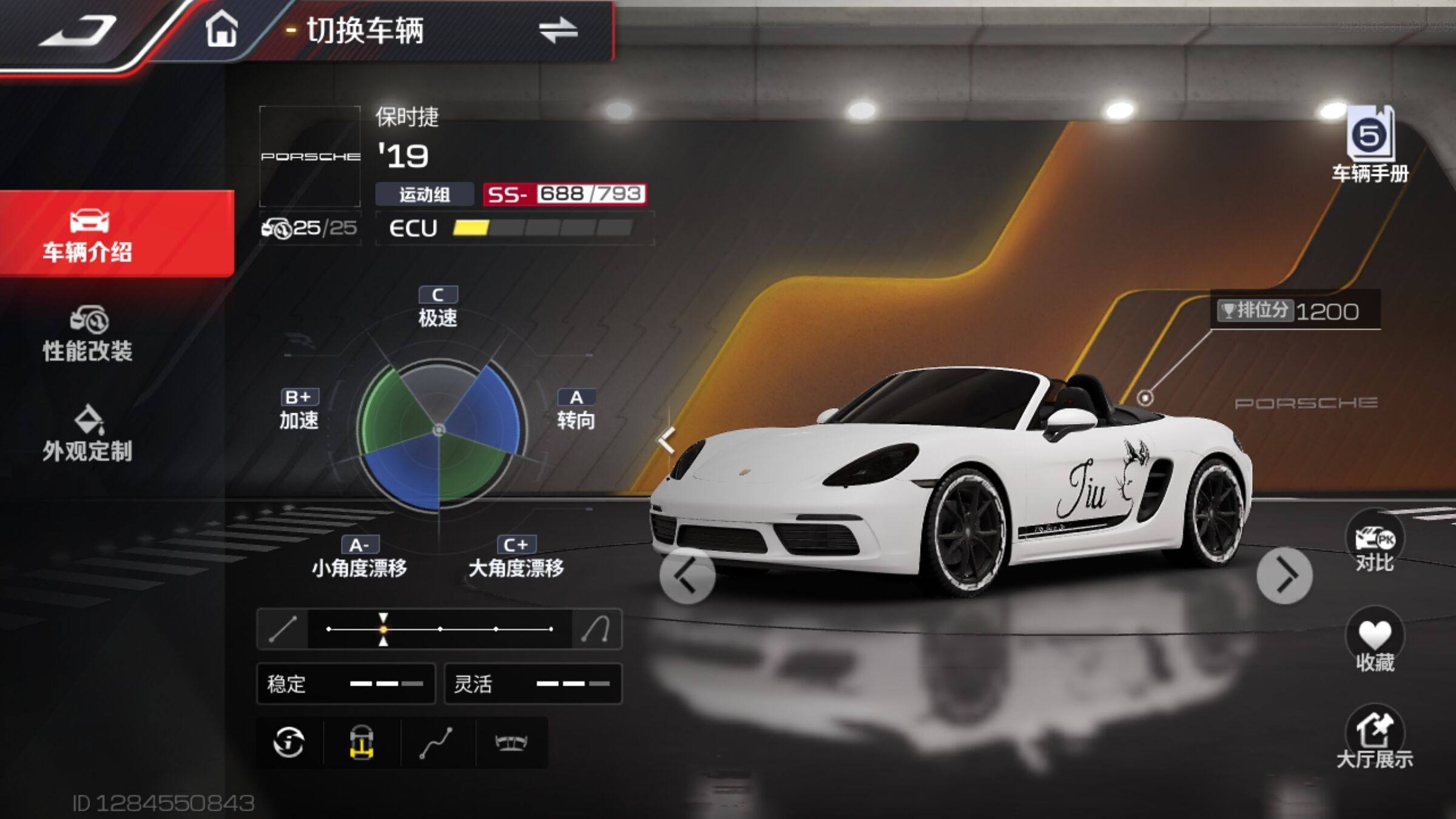The height and width of the screenshot is (819, 1456).
Task: Switch to the 性能改装 tab
Action: (x=89, y=335)
